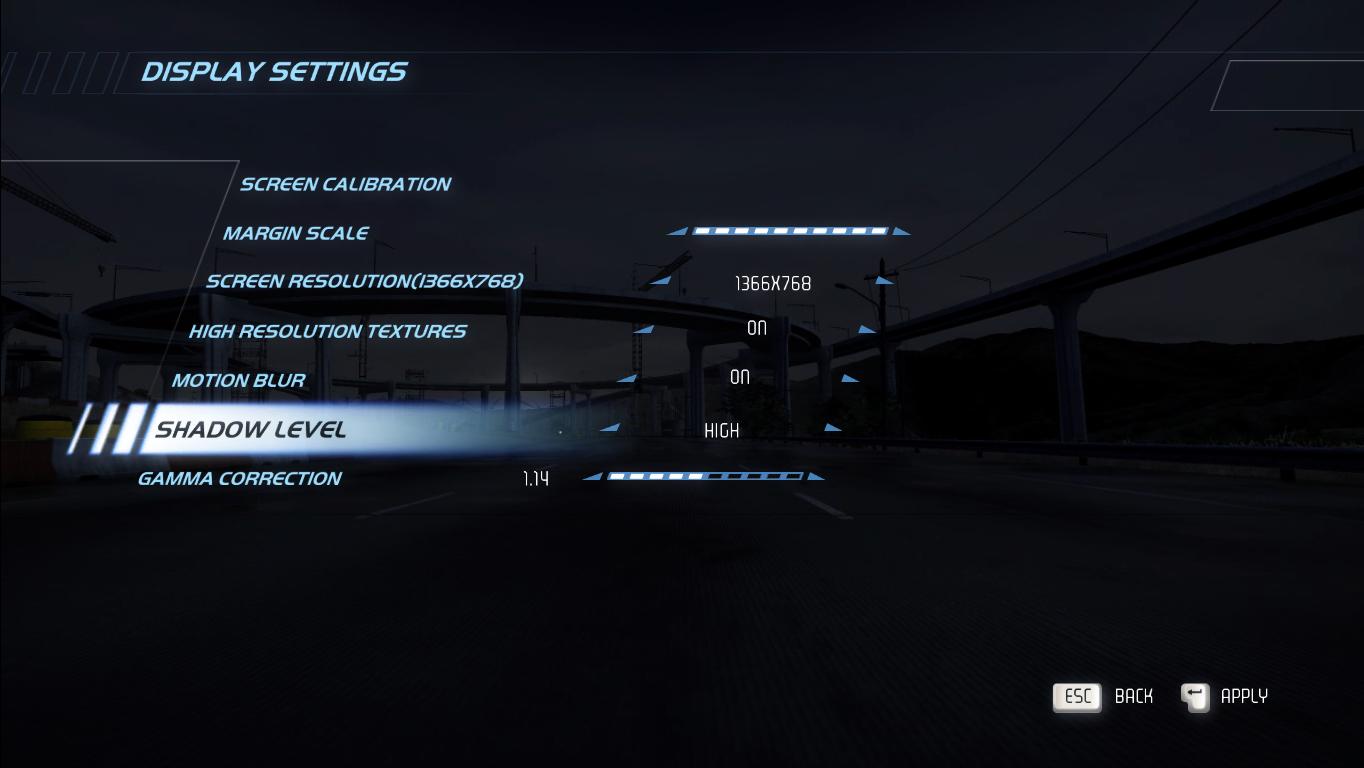Decrease margin scale with left arrow

pyautogui.click(x=678, y=231)
